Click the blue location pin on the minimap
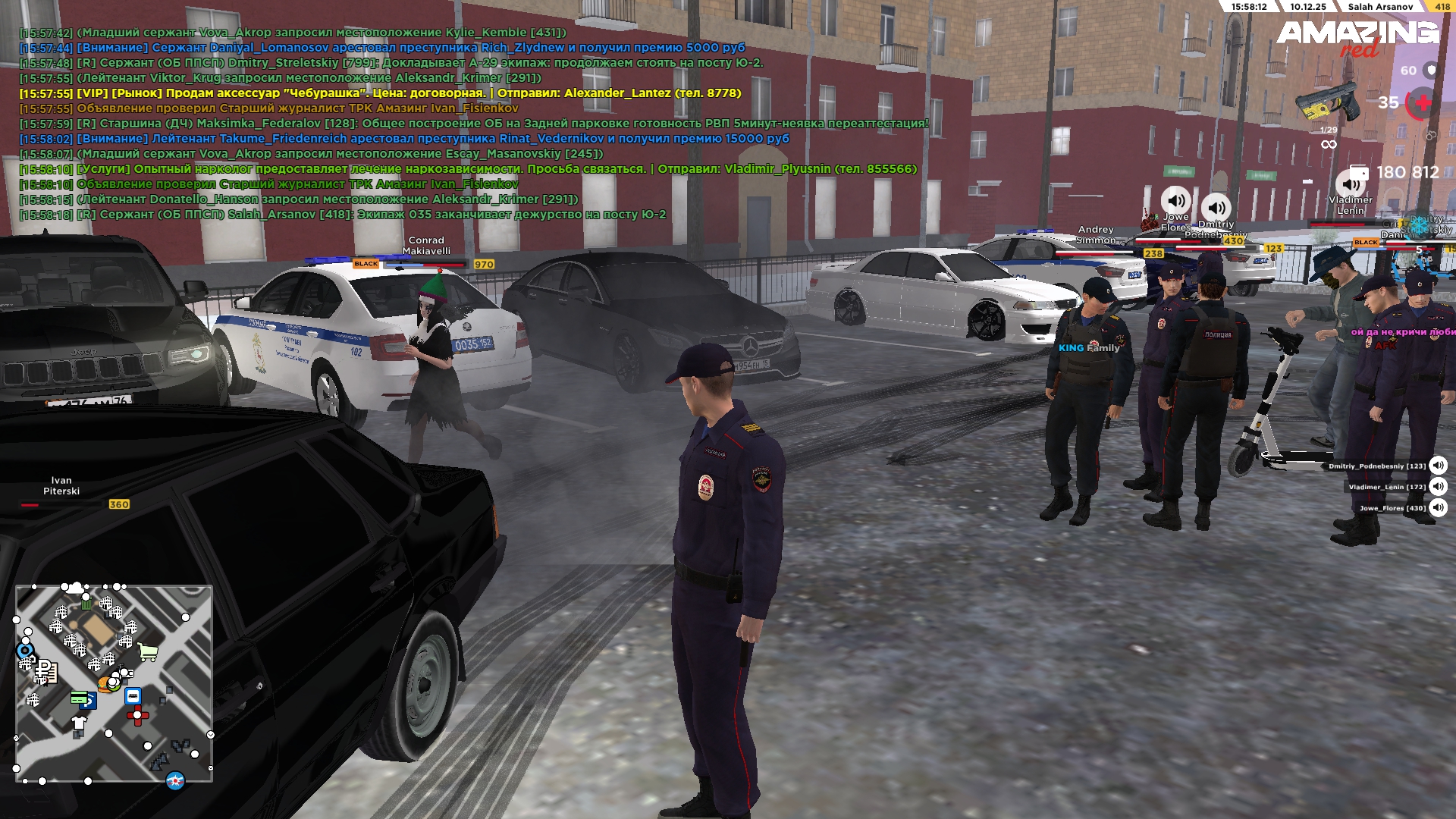Viewport: 1456px width, 819px height. [25, 650]
